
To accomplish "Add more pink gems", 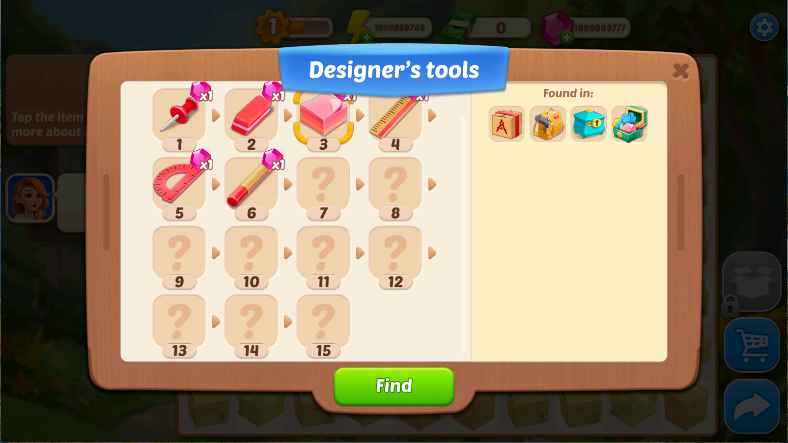I will 566,38.
